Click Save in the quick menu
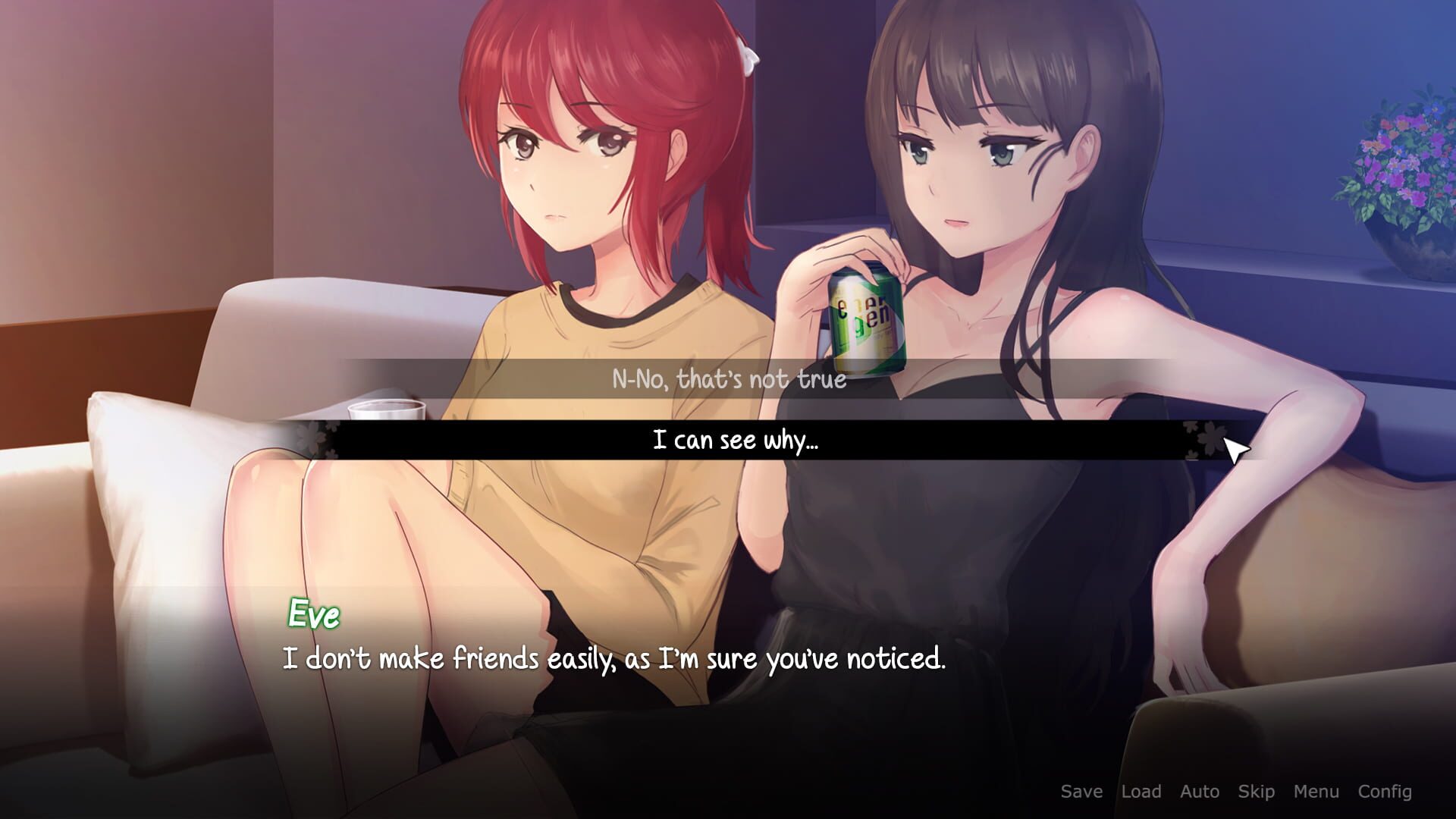The height and width of the screenshot is (819, 1456). [x=1082, y=792]
